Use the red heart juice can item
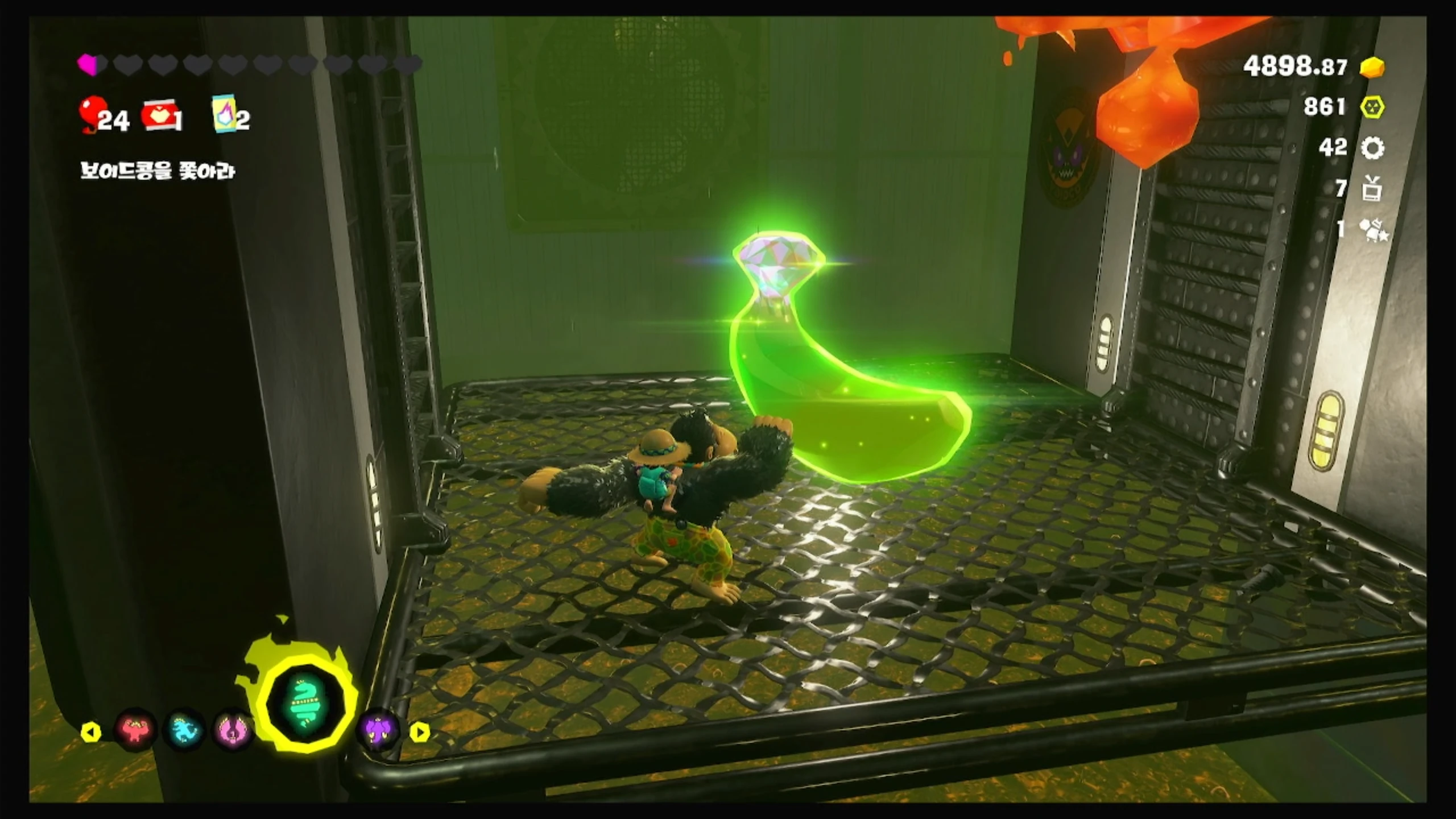 coord(159,117)
